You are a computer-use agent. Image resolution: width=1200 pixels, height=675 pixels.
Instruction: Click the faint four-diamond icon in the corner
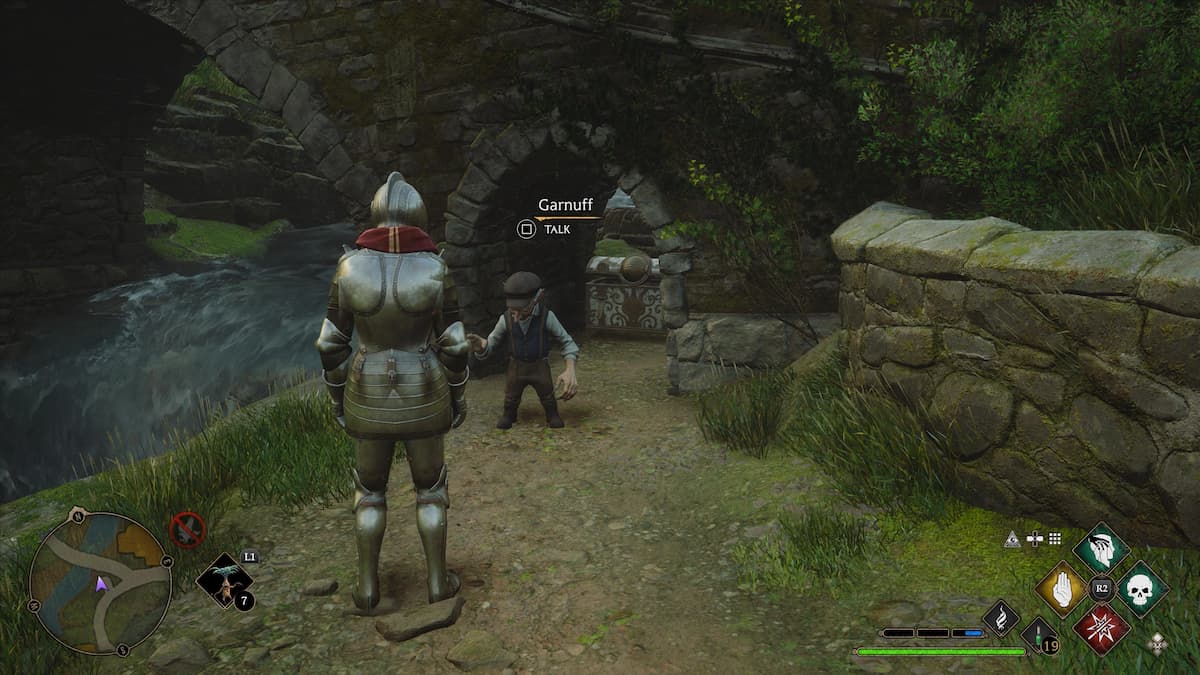[x=1158, y=641]
